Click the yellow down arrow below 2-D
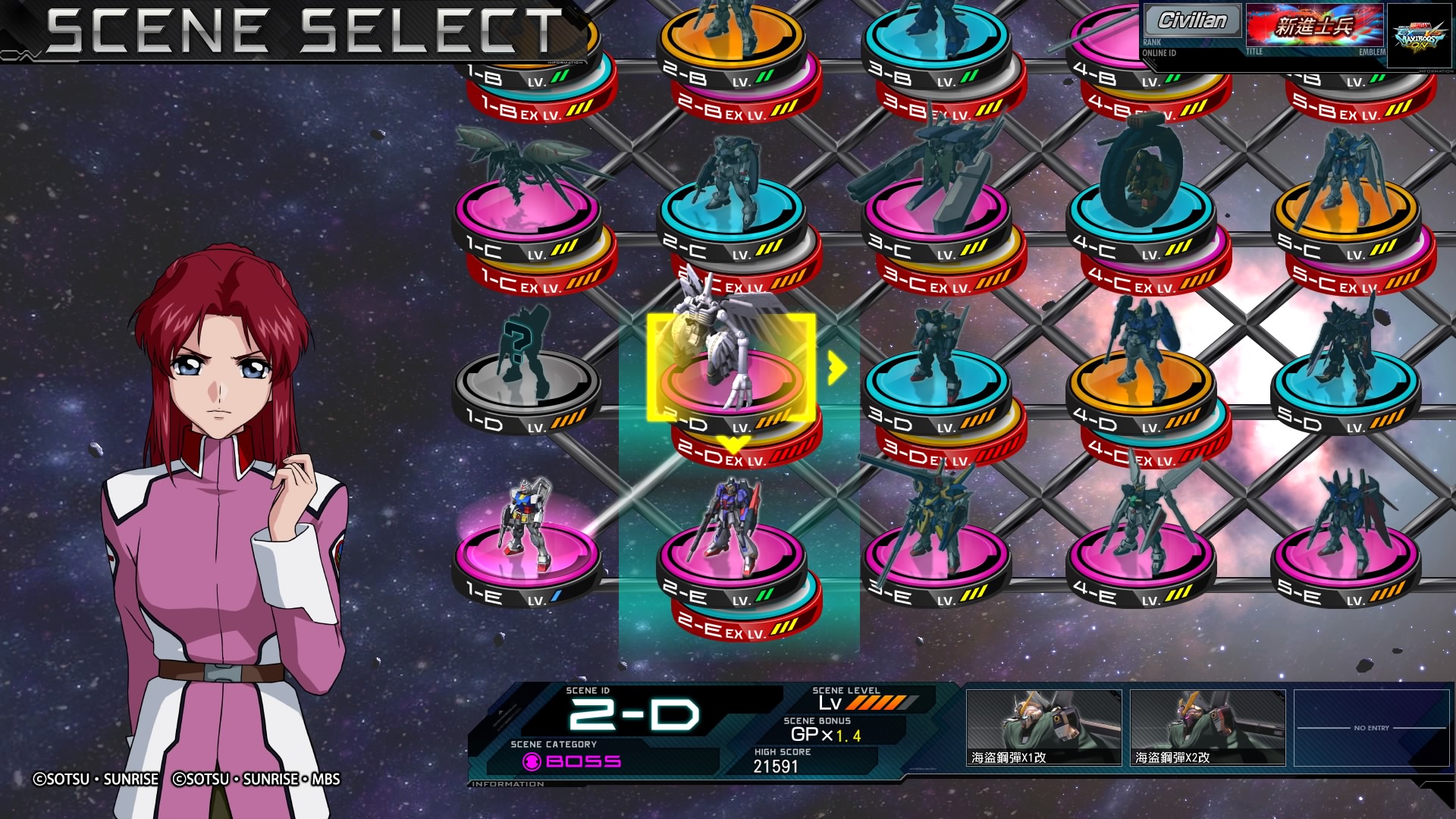The width and height of the screenshot is (1456, 819). pyautogui.click(x=733, y=444)
